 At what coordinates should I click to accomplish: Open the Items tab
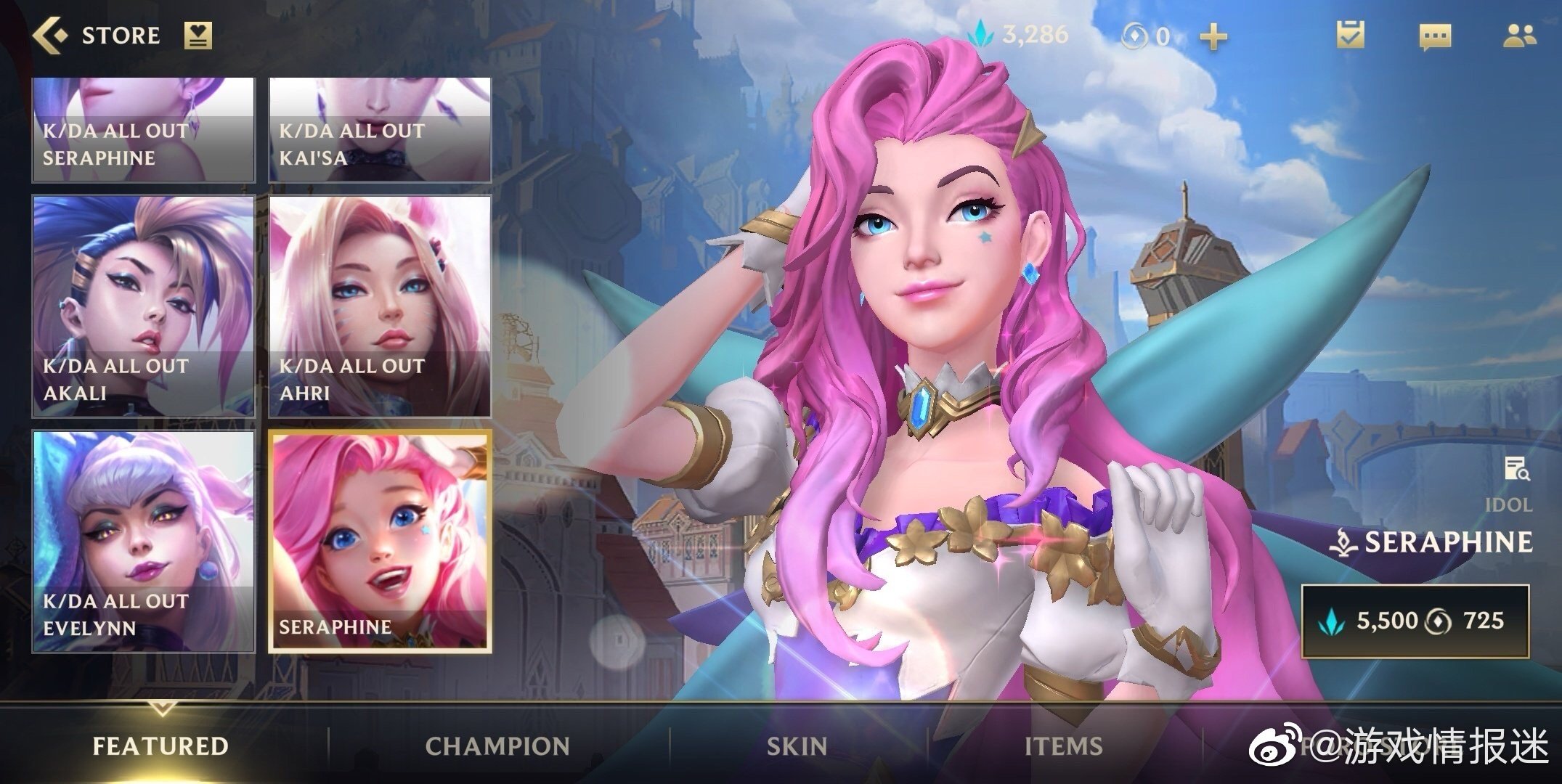(1063, 746)
